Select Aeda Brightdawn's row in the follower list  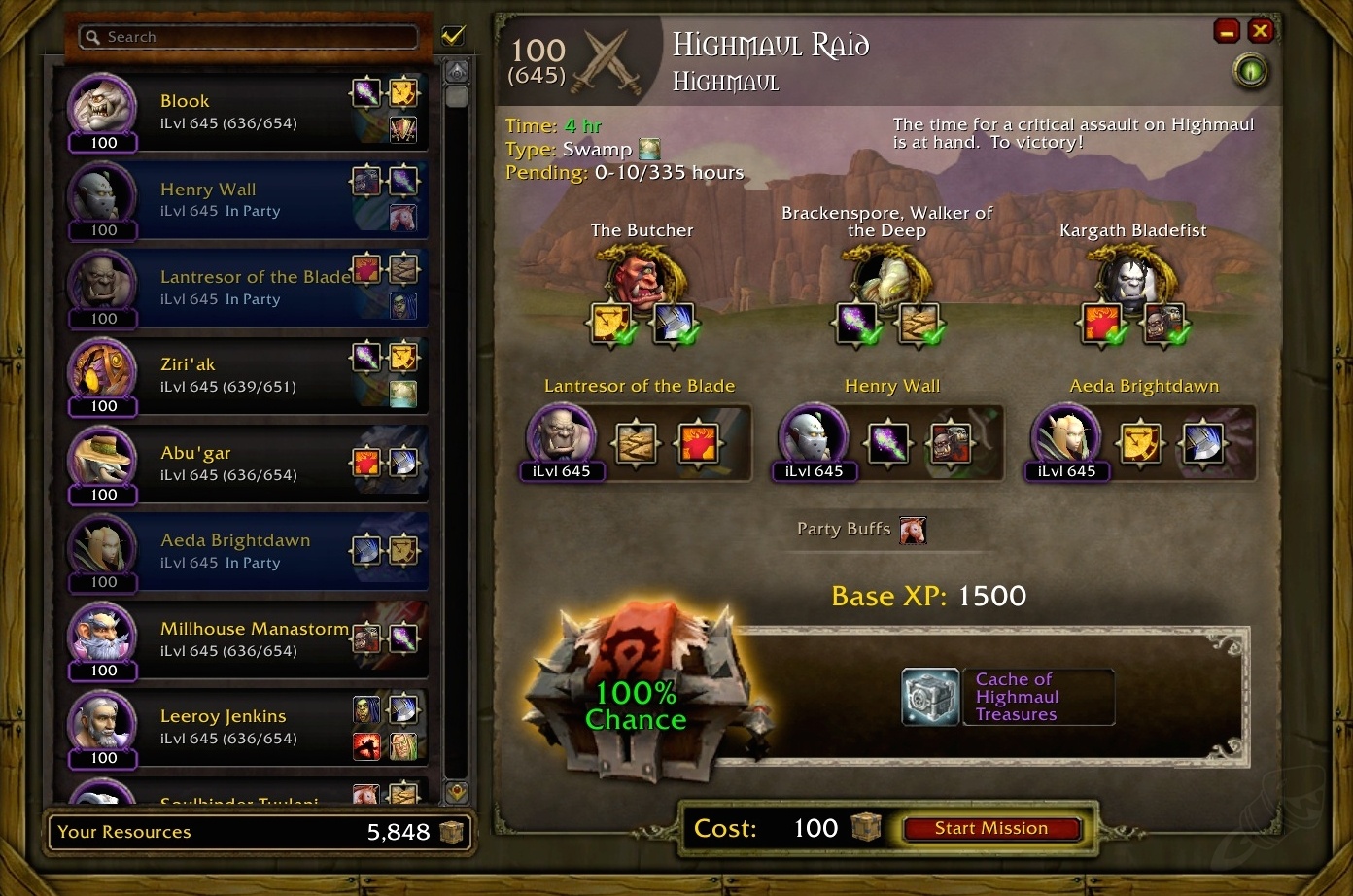point(243,551)
